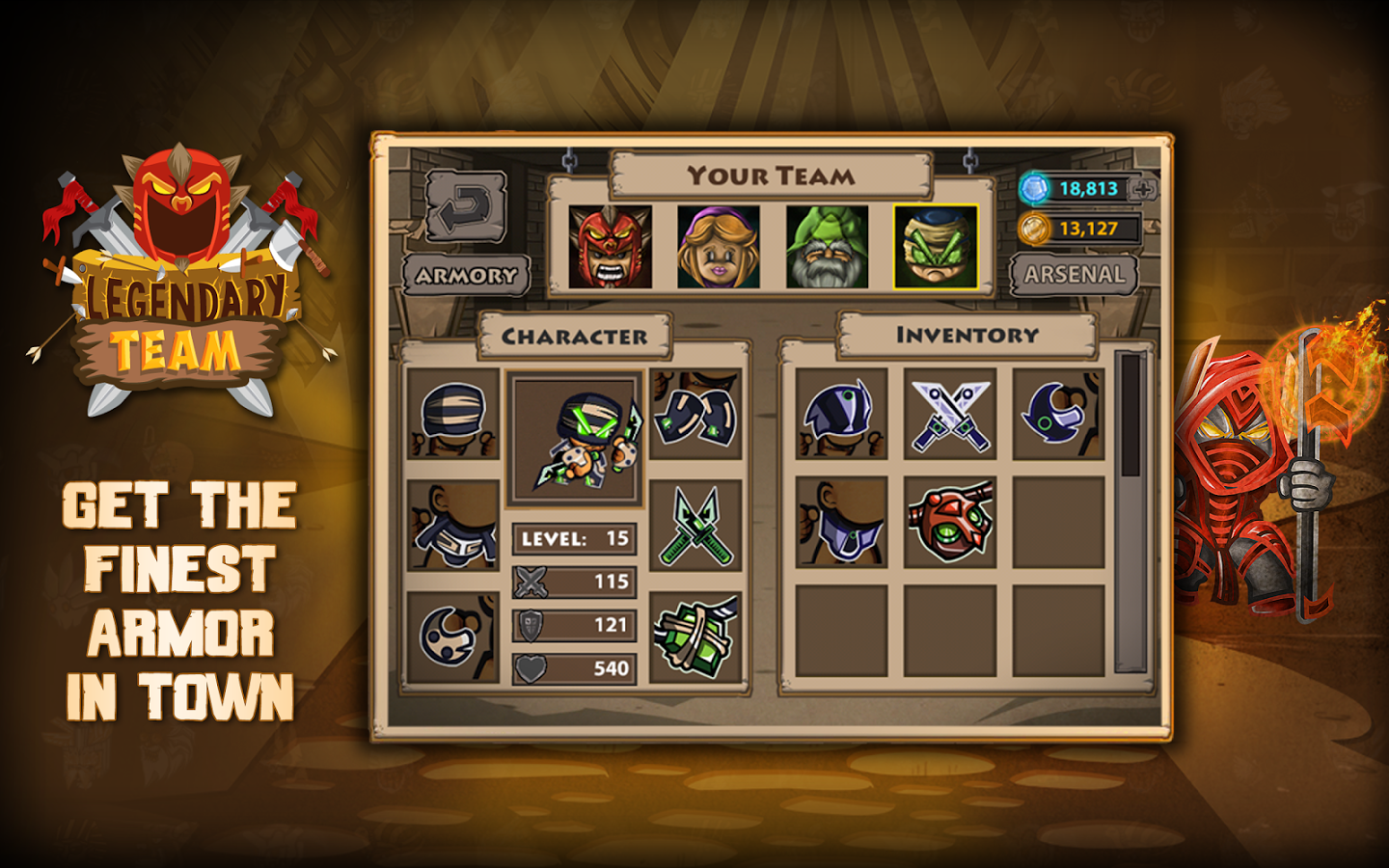
Task: Add more gems with the plus button
Action: (1144, 189)
